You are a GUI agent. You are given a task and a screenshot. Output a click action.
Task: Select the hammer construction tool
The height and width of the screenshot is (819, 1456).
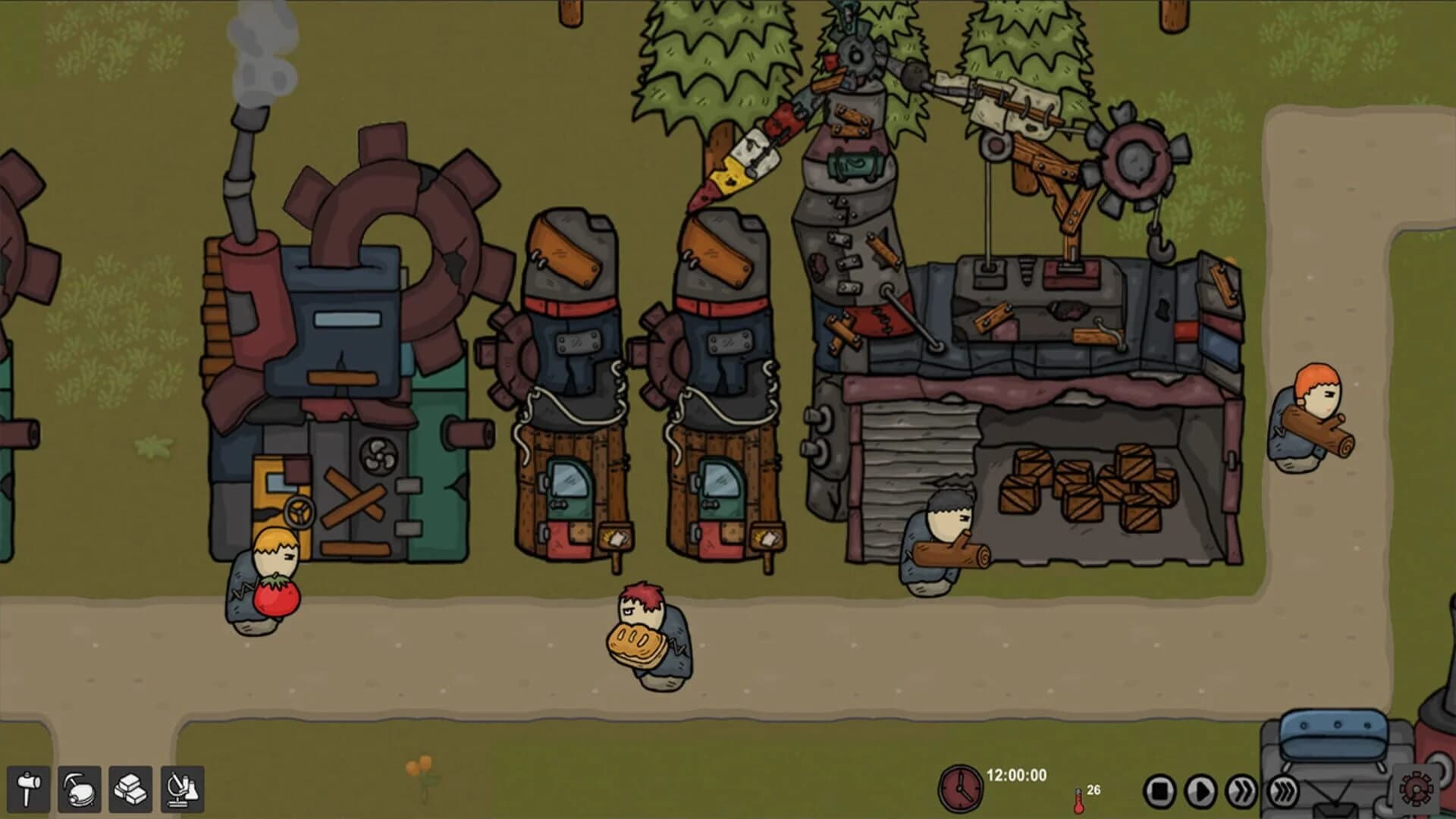pyautogui.click(x=29, y=789)
